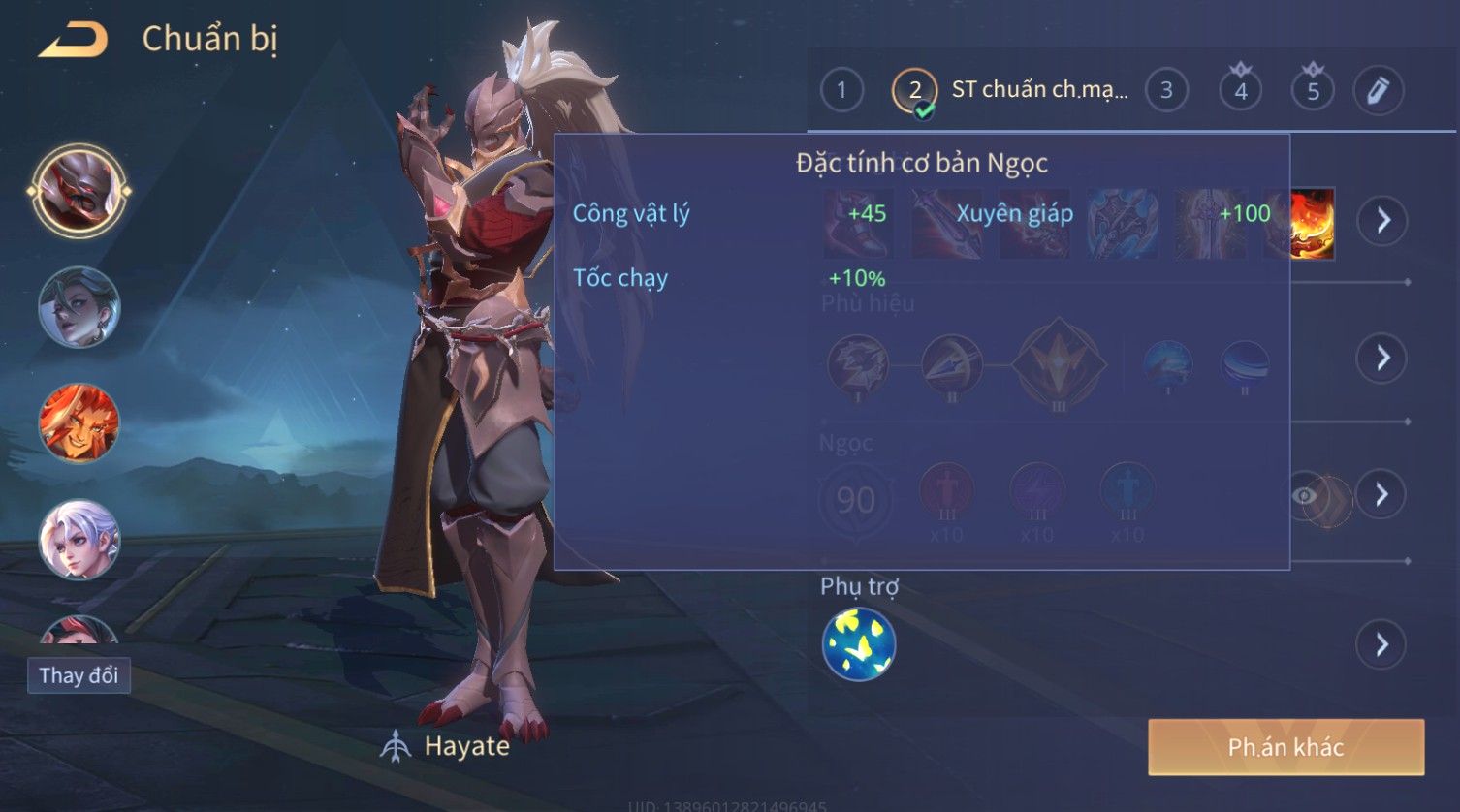Viewport: 1460px width, 812px height.
Task: Open equipment row arrow next to fire item
Action: [x=1382, y=221]
